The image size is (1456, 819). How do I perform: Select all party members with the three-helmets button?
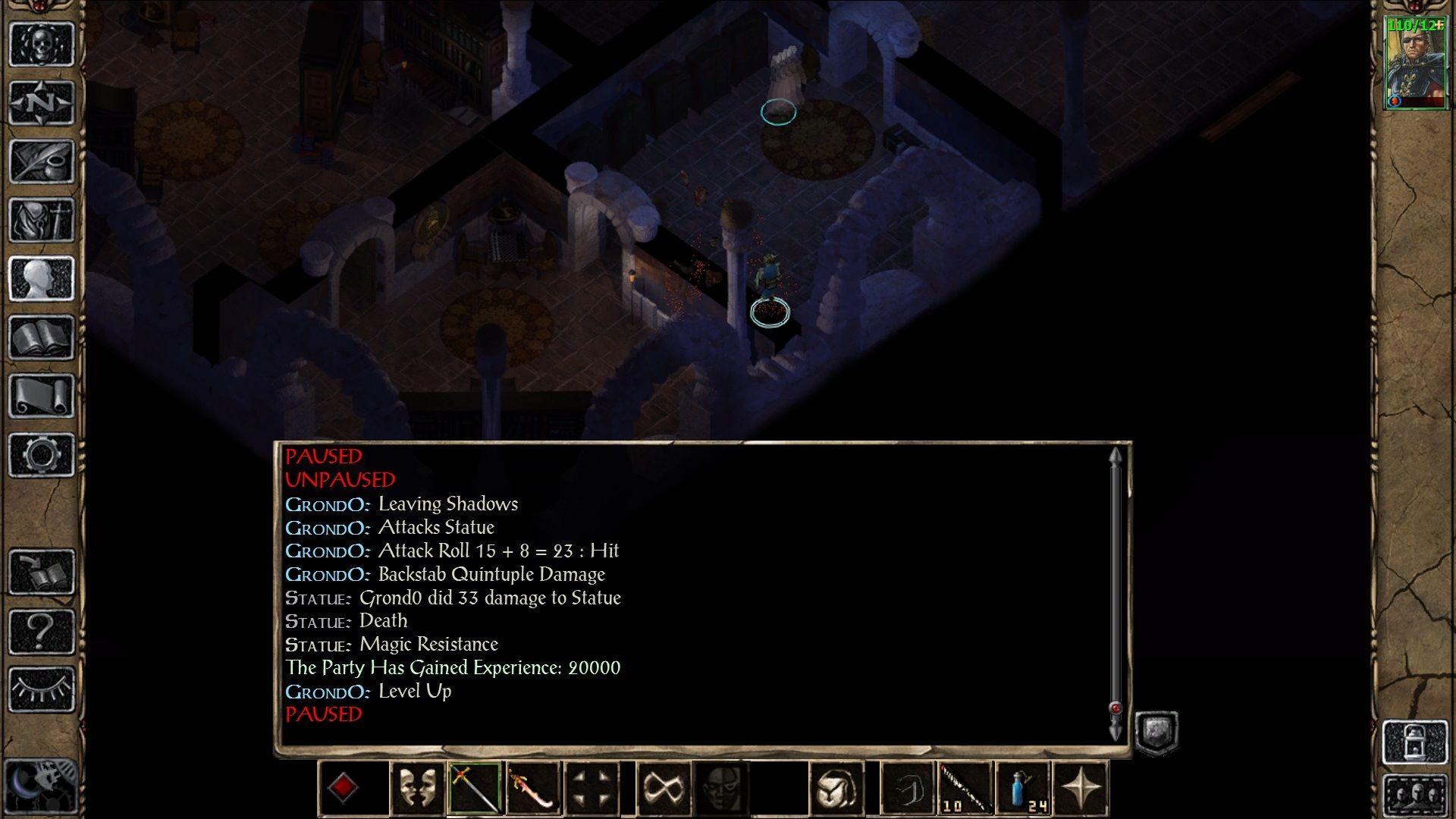1415,794
